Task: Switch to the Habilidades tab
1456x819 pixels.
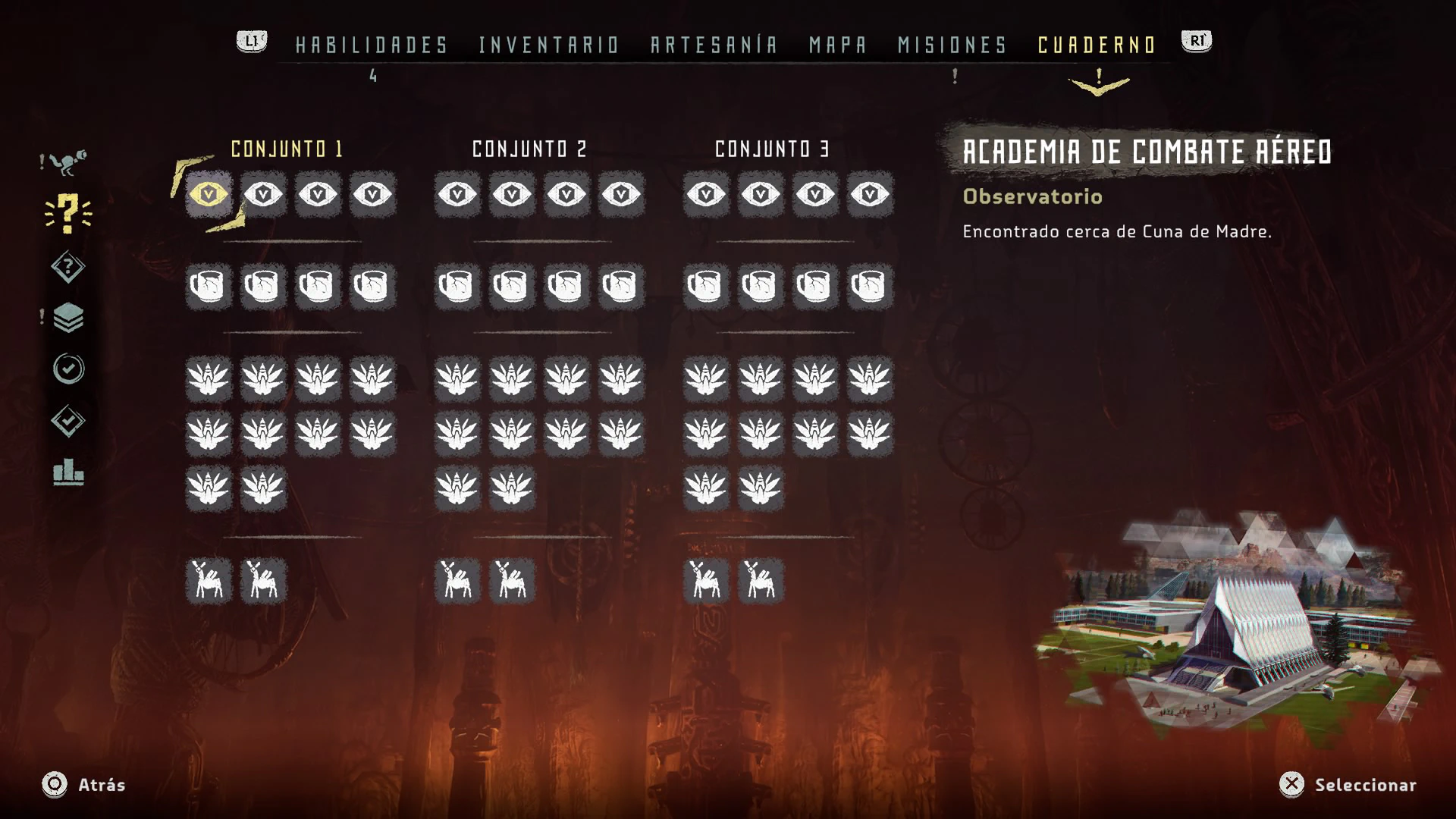Action: coord(372,45)
